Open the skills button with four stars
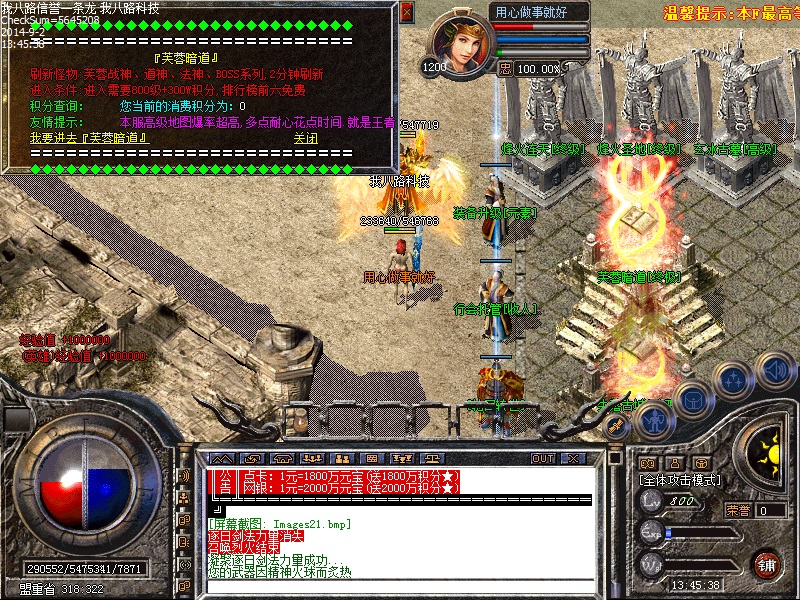The image size is (800, 600). pos(733,379)
